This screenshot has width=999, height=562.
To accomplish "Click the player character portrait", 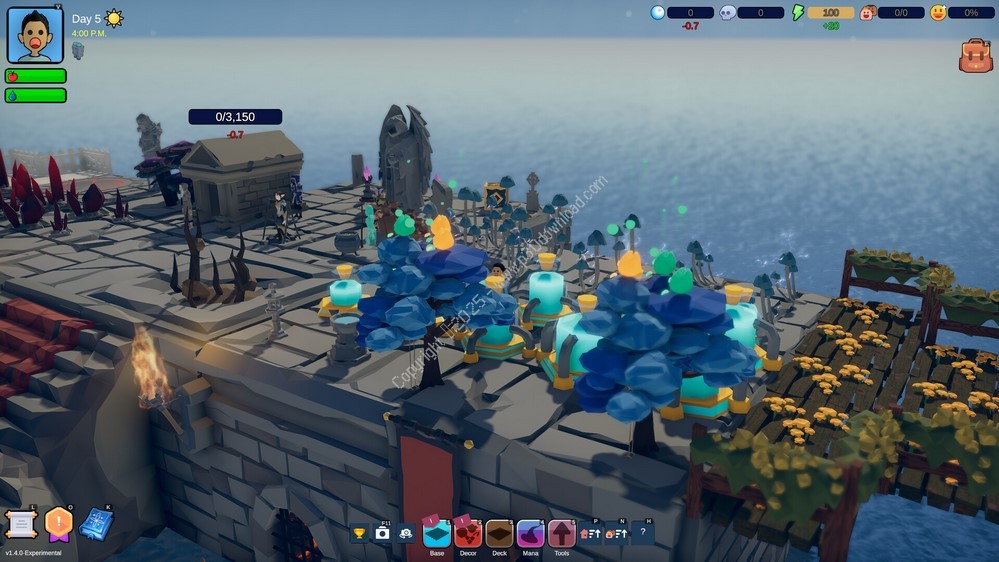I will point(35,35).
